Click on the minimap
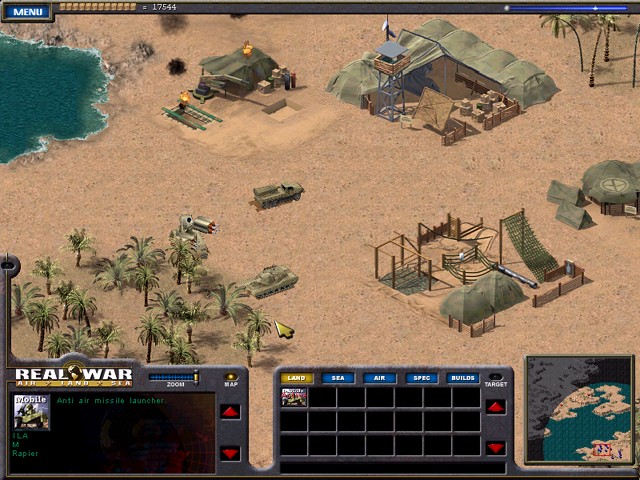Screen dimensions: 640x480 (580, 410)
